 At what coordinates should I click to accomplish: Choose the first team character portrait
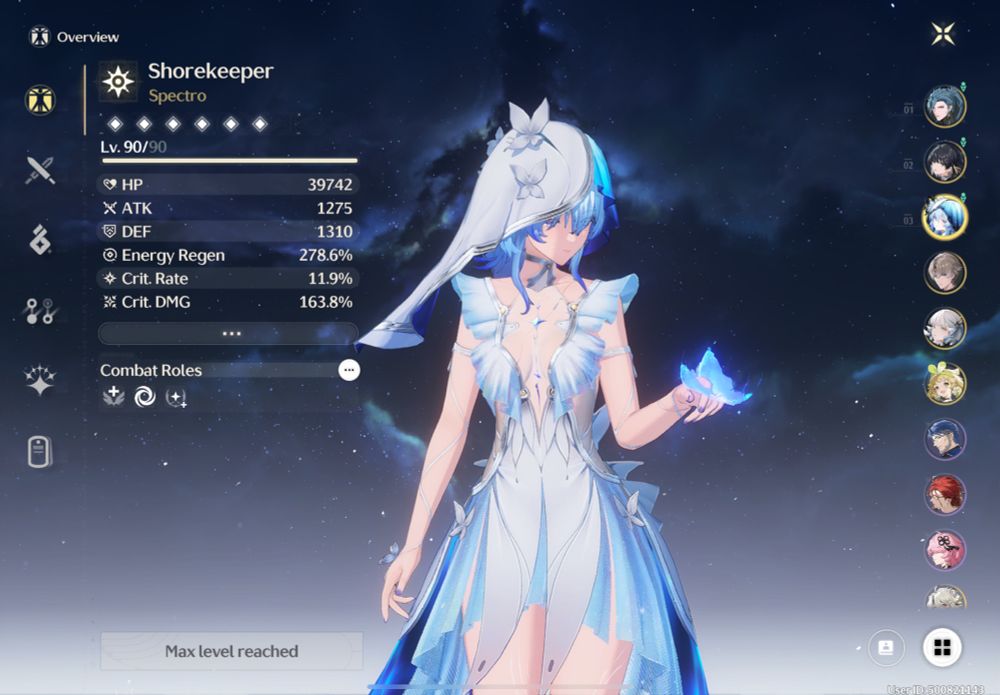[x=944, y=106]
